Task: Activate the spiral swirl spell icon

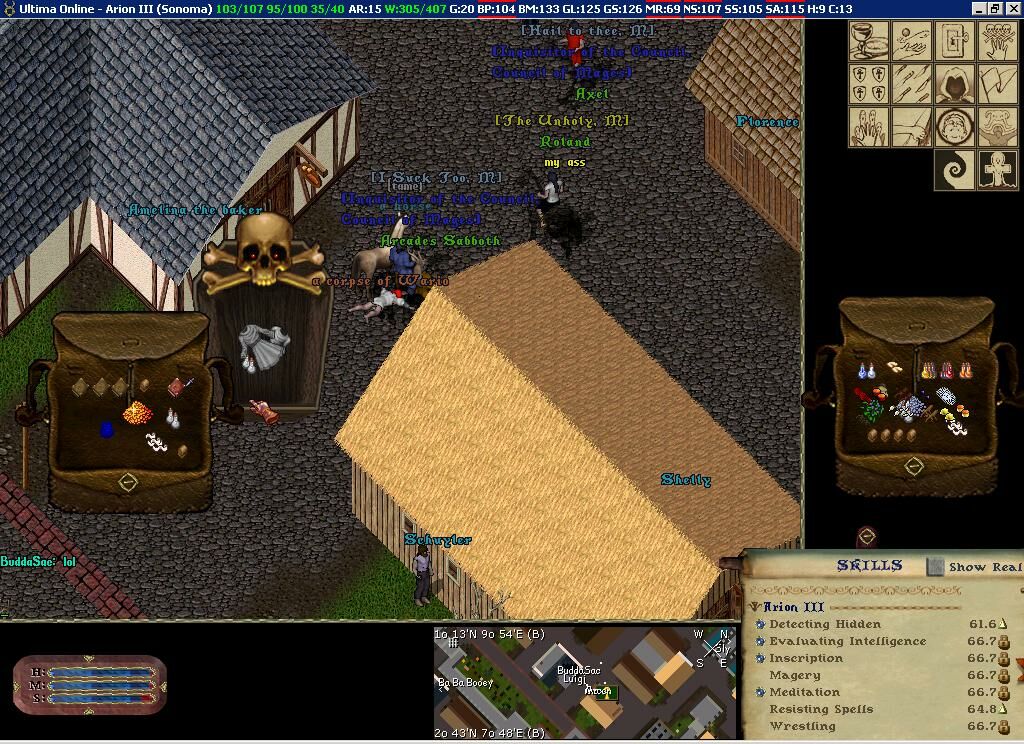Action: click(x=954, y=170)
